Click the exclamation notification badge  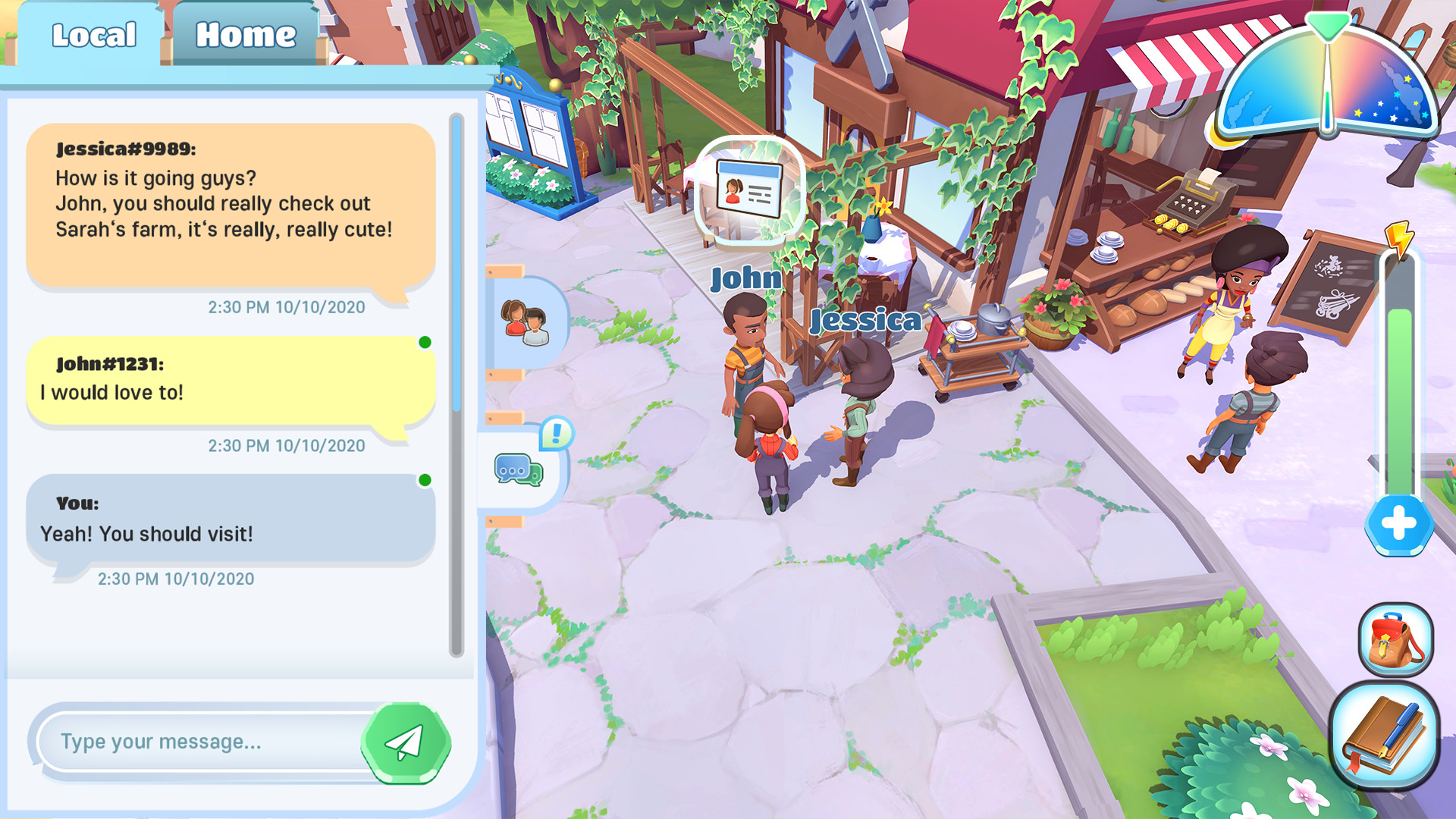pos(556,435)
